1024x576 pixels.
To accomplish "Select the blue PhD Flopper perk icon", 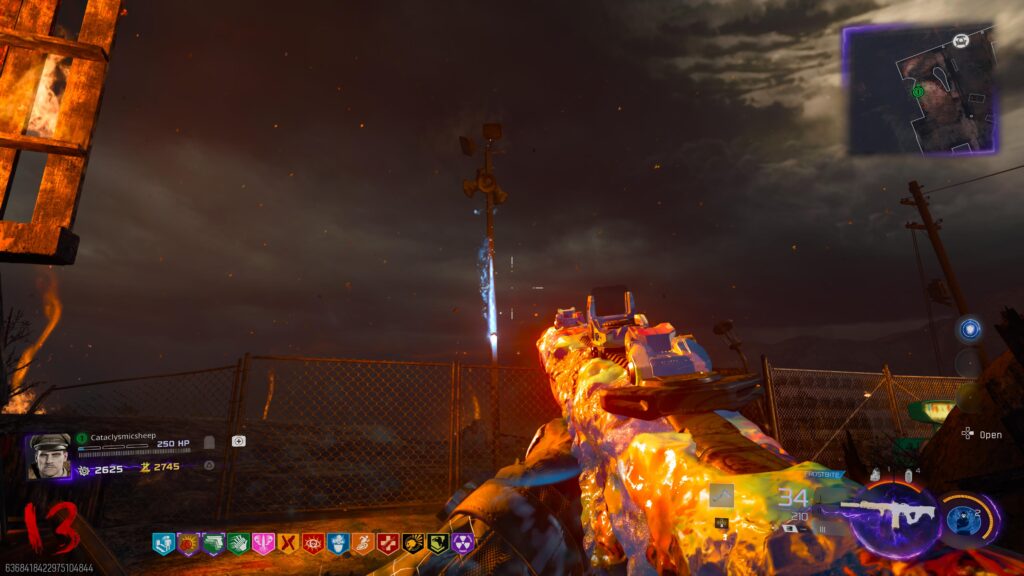I will tap(338, 544).
